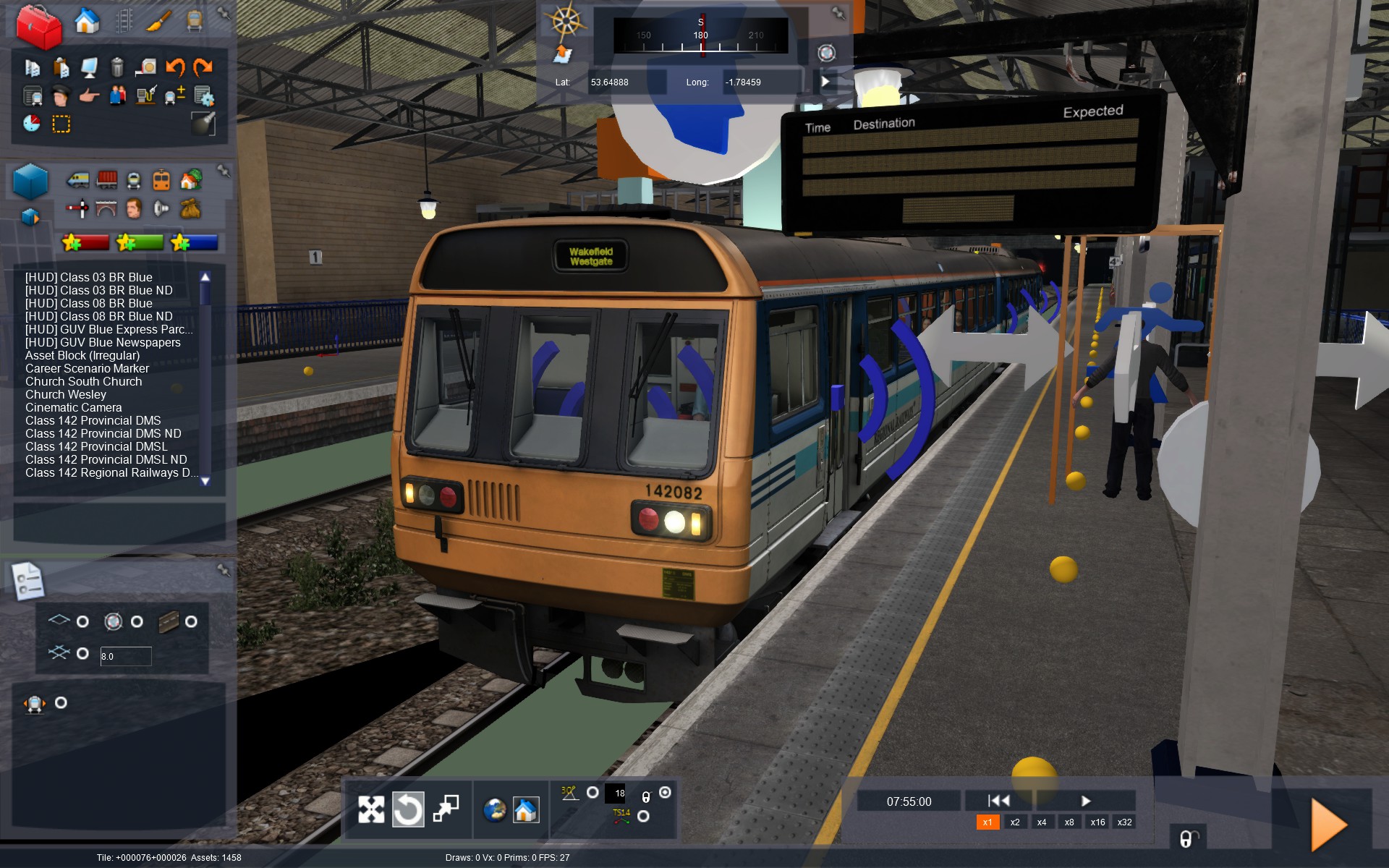
Task: Open the people placement category
Action: coord(133,208)
